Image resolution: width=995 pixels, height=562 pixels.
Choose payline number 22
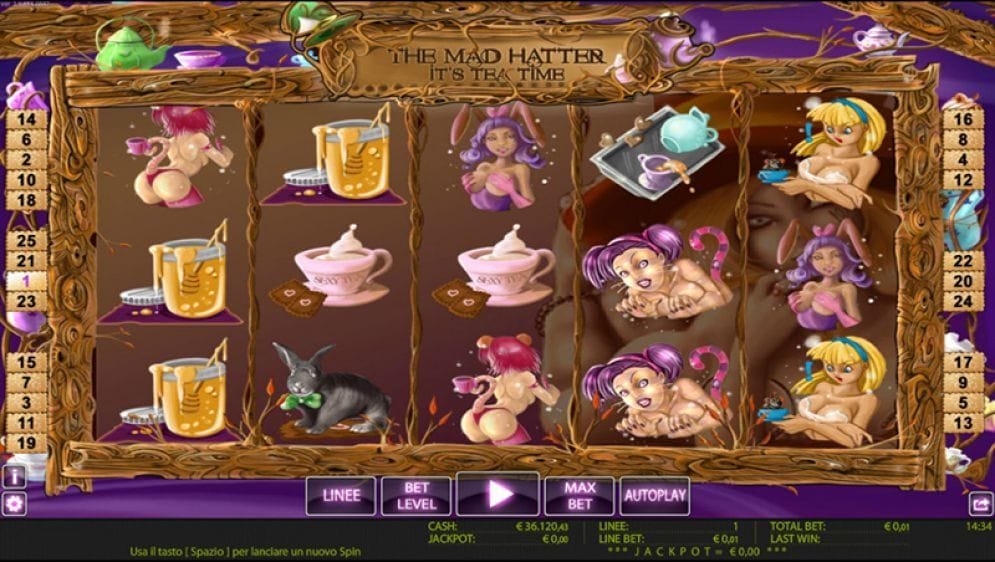coord(963,260)
